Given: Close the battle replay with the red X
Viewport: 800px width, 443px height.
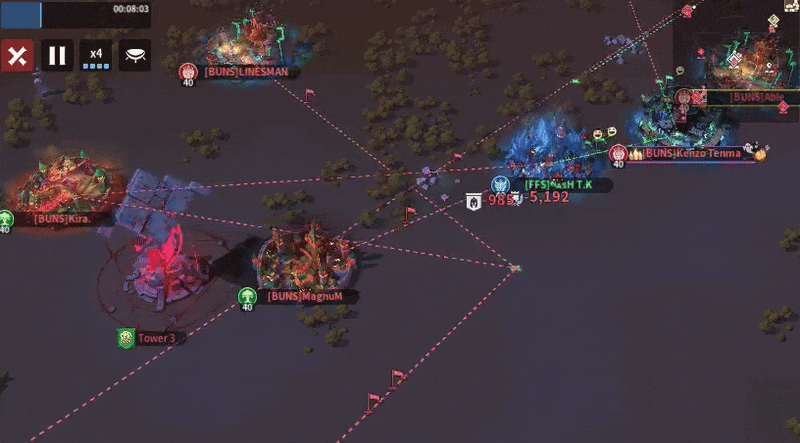Looking at the screenshot, I should click(16, 55).
